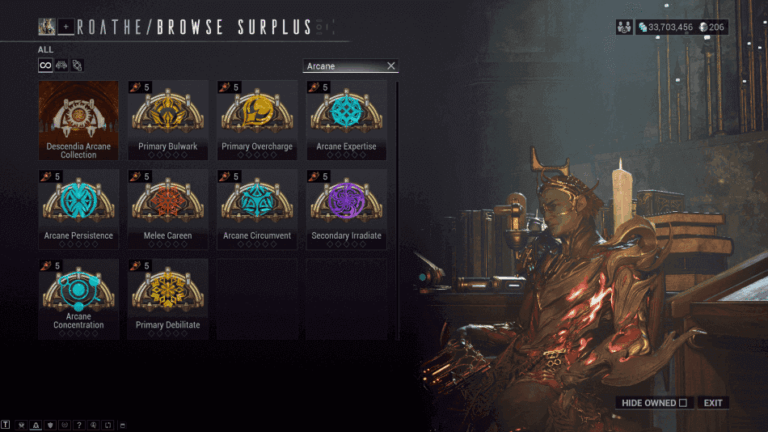Select the Primary Overcharge arcane
The width and height of the screenshot is (768, 432).
point(257,120)
